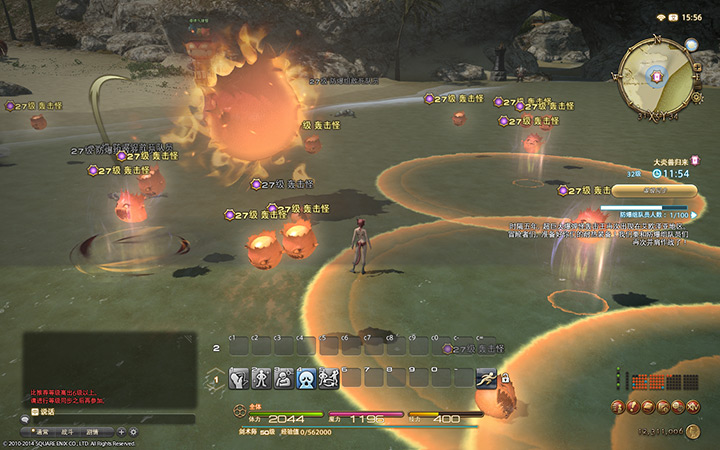720x450 pixels.
Task: Open chat log settings gear
Action: click(133, 431)
